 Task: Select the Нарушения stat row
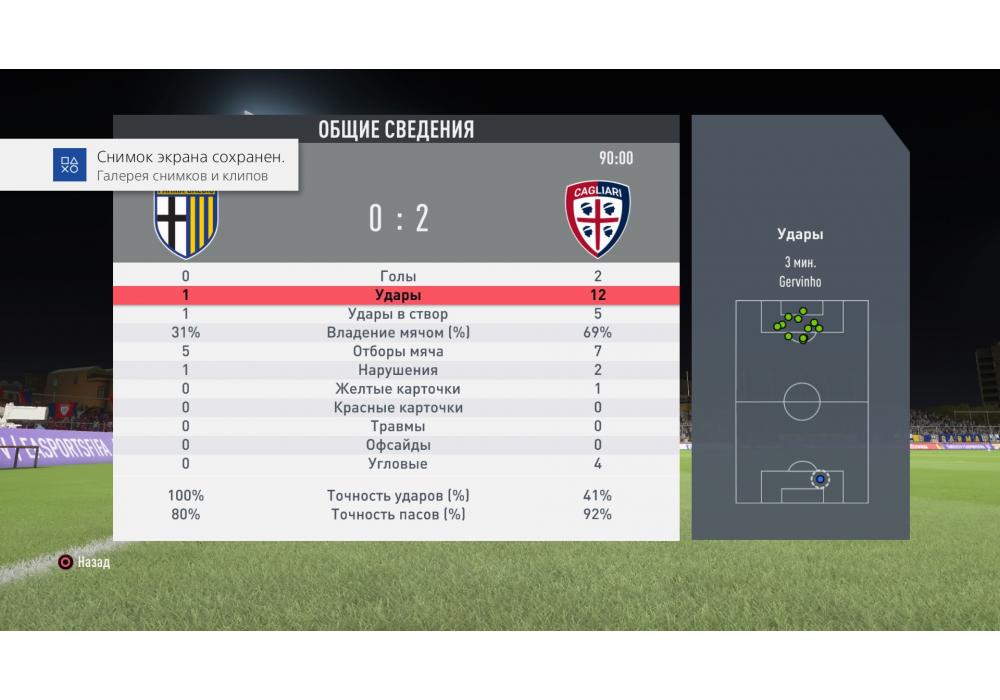click(x=397, y=370)
